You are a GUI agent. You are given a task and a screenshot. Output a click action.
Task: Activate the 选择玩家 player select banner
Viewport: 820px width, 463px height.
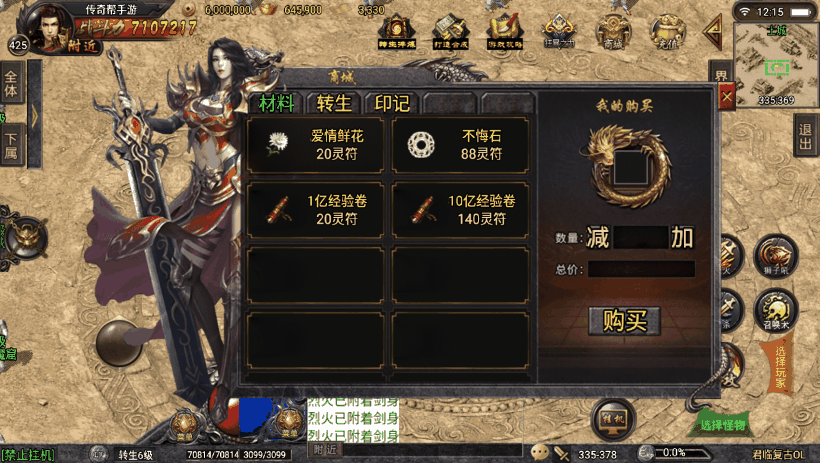pos(780,365)
